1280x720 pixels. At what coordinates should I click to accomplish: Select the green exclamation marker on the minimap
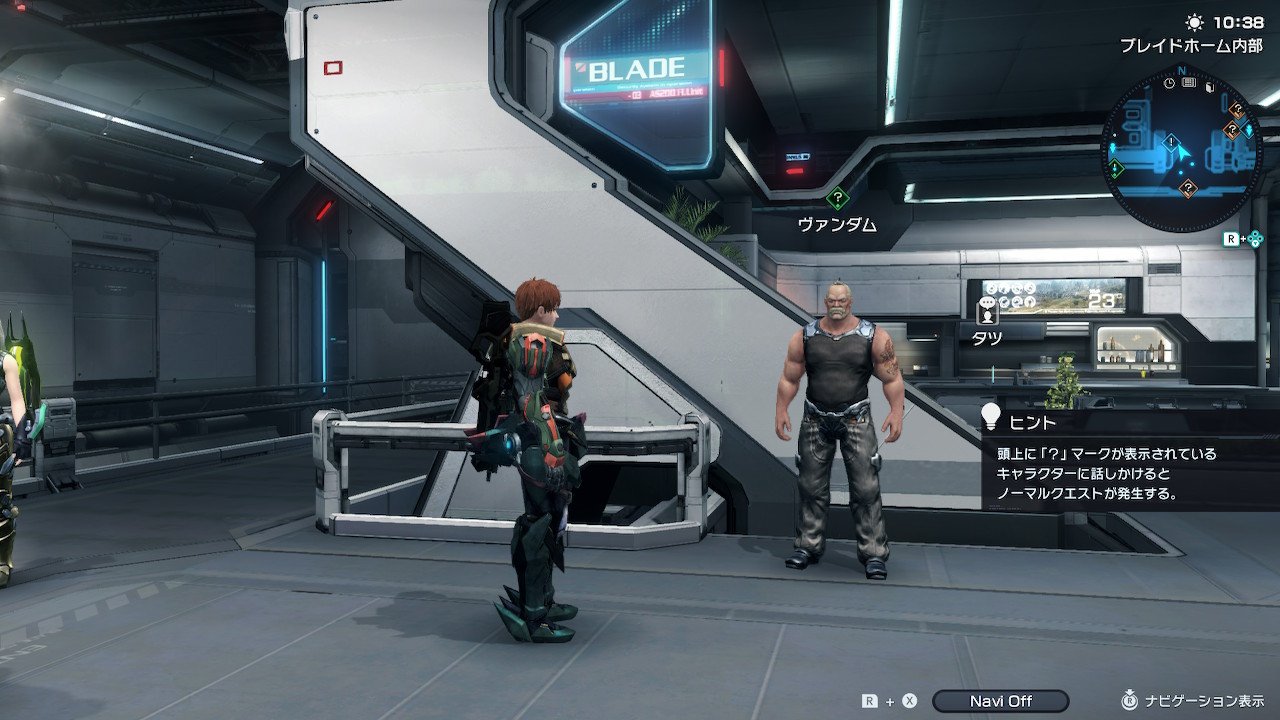coord(1116,168)
